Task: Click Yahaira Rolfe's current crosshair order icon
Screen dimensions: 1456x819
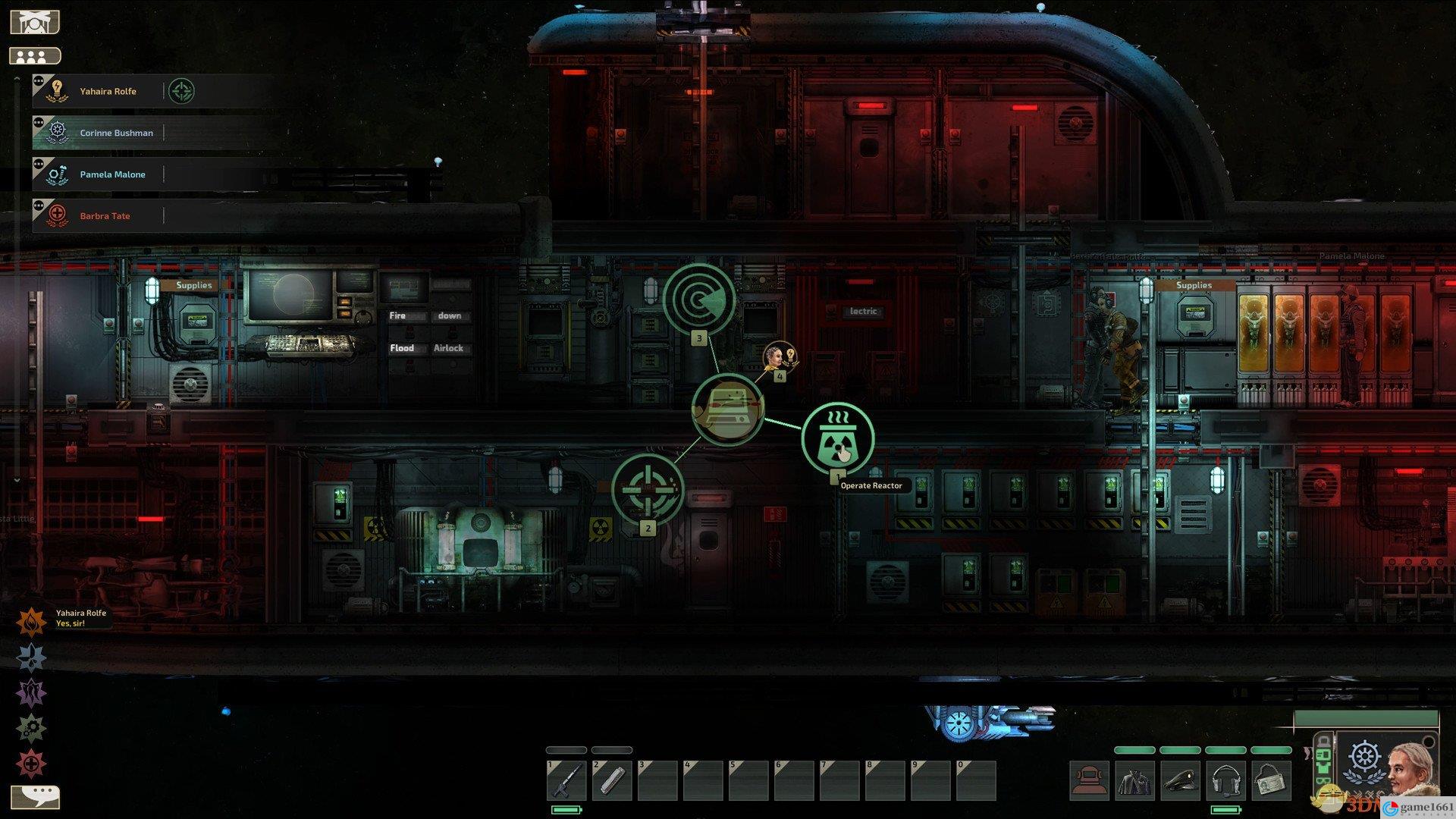Action: 181,91
